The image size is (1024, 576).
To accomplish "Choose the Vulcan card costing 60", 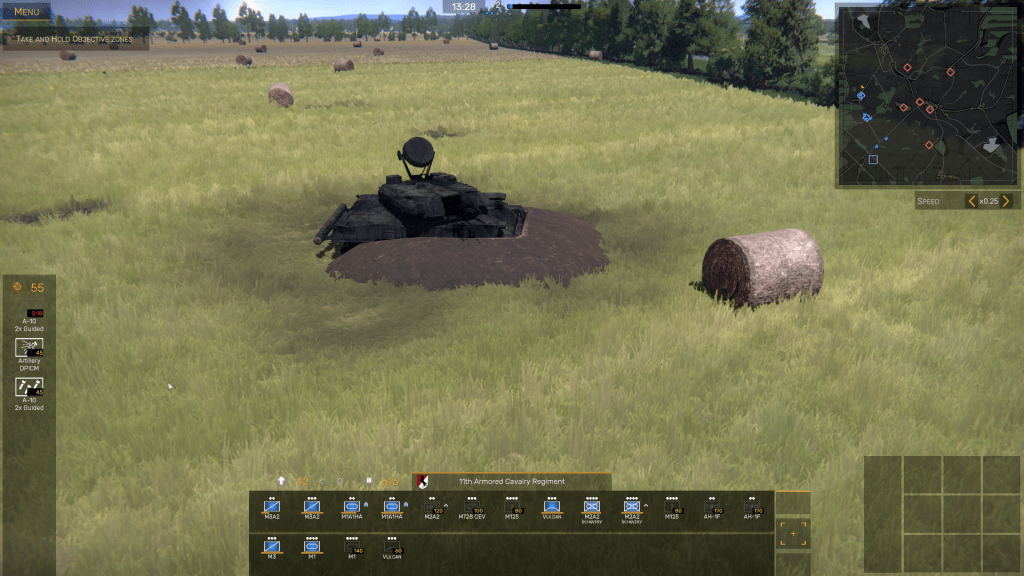I will (x=392, y=548).
